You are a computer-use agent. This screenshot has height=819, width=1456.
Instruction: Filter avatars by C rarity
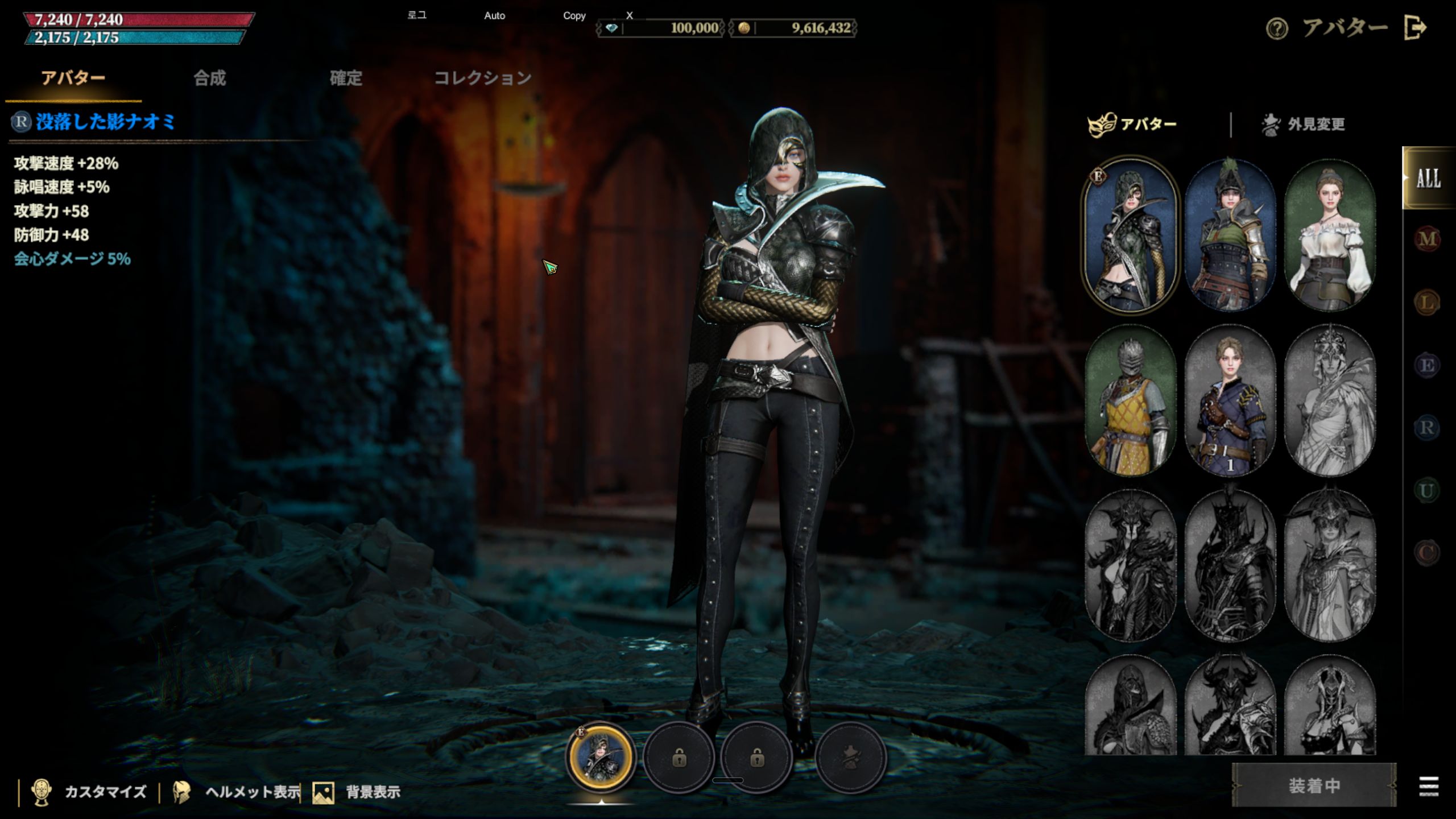coord(1427,552)
